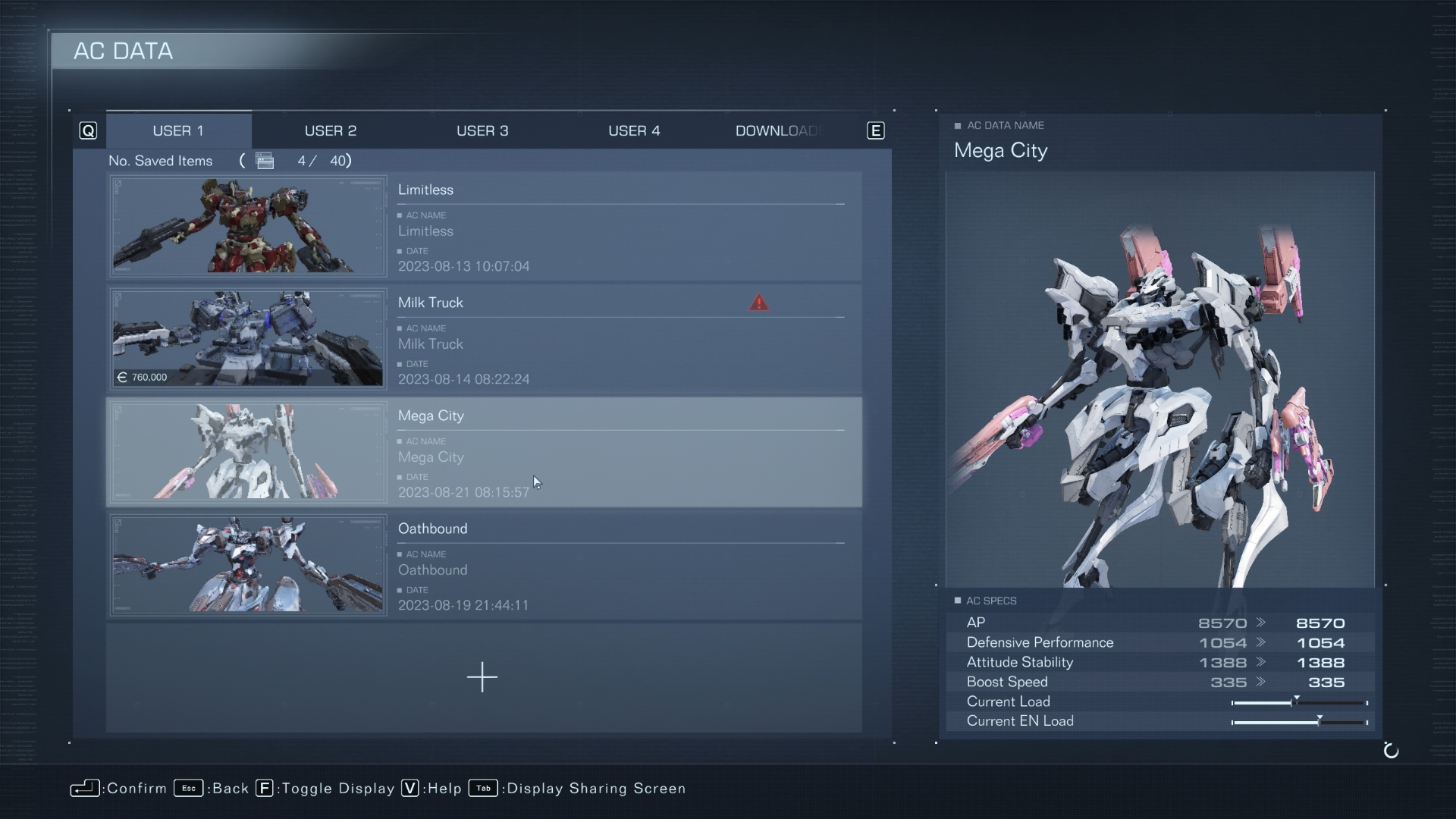
Task: Select the USER 3 tab
Action: (x=482, y=130)
